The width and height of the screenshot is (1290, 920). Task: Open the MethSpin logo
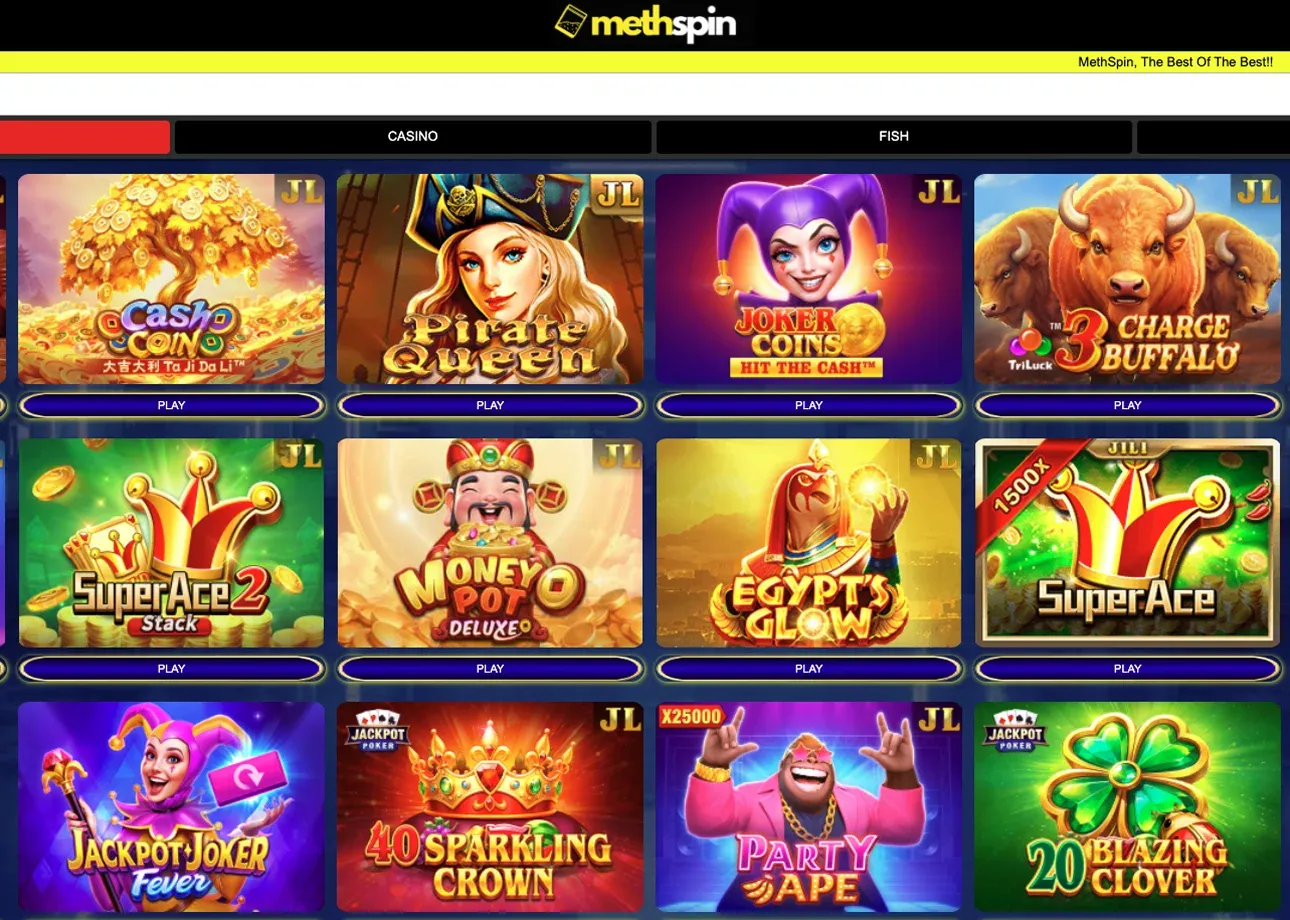coord(645,26)
